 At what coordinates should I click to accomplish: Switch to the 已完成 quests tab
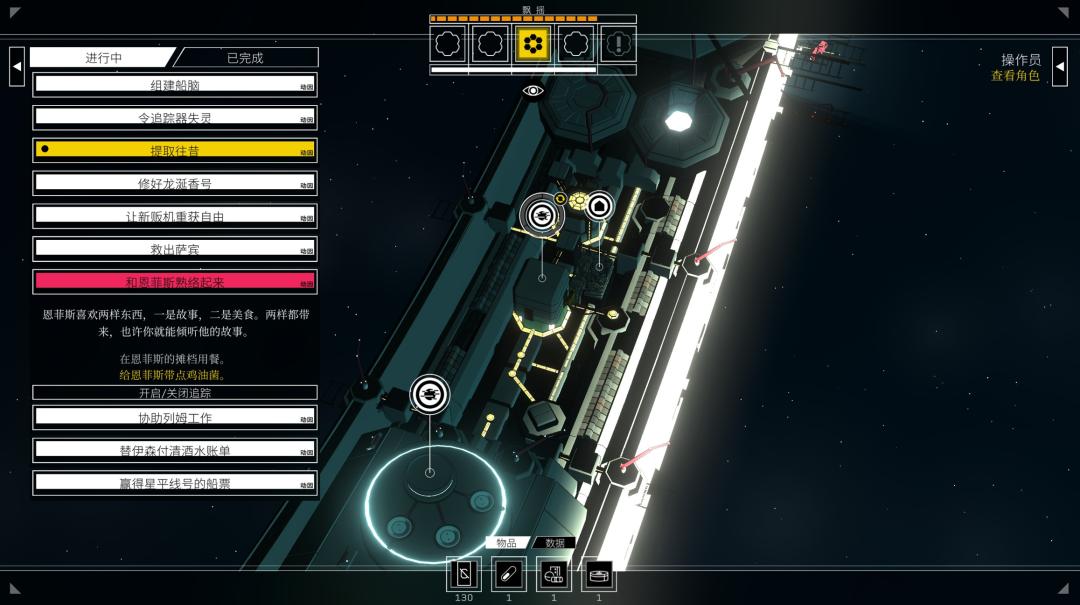(246, 58)
